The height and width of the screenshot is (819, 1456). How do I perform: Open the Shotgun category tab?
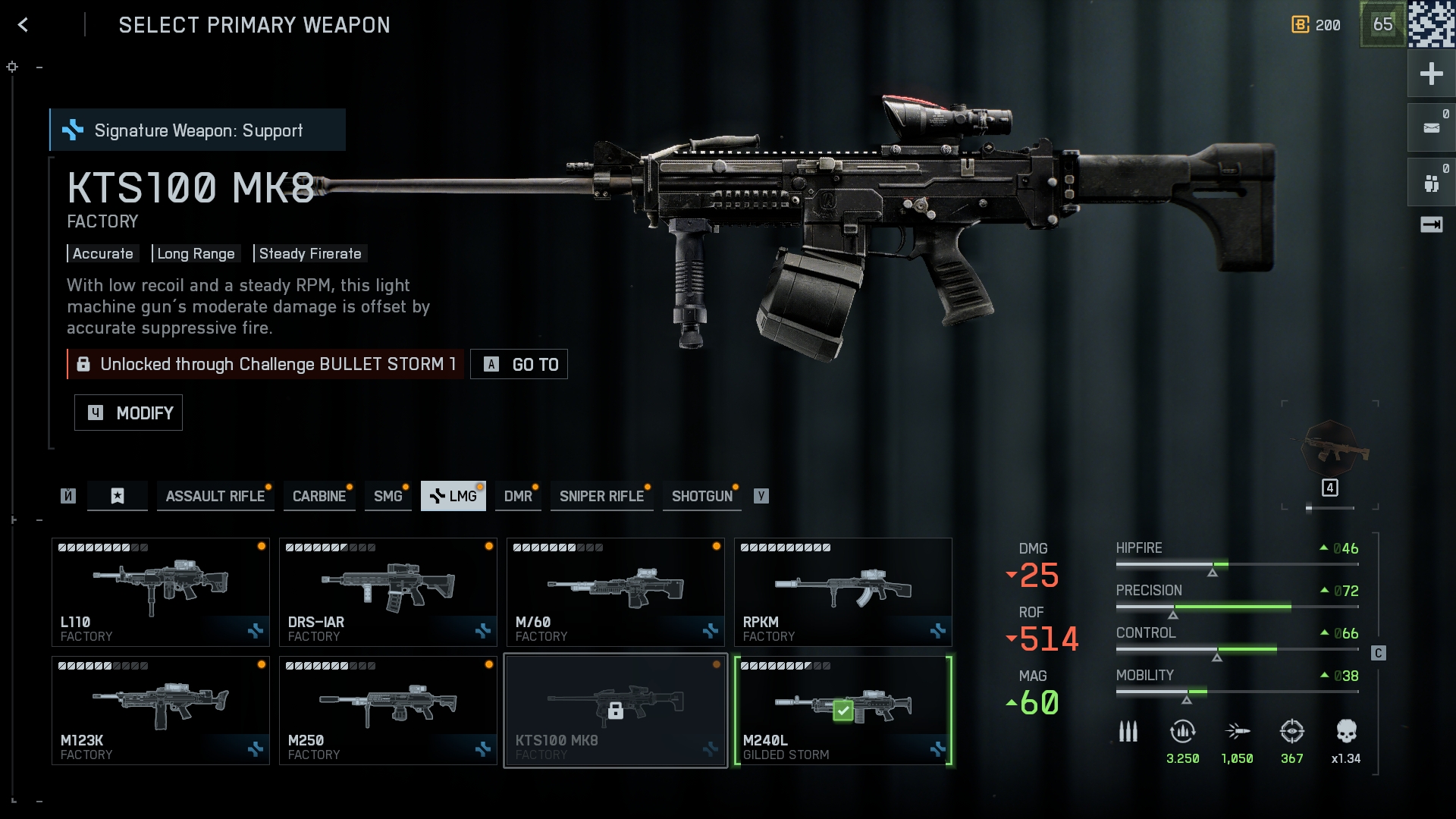(x=701, y=496)
